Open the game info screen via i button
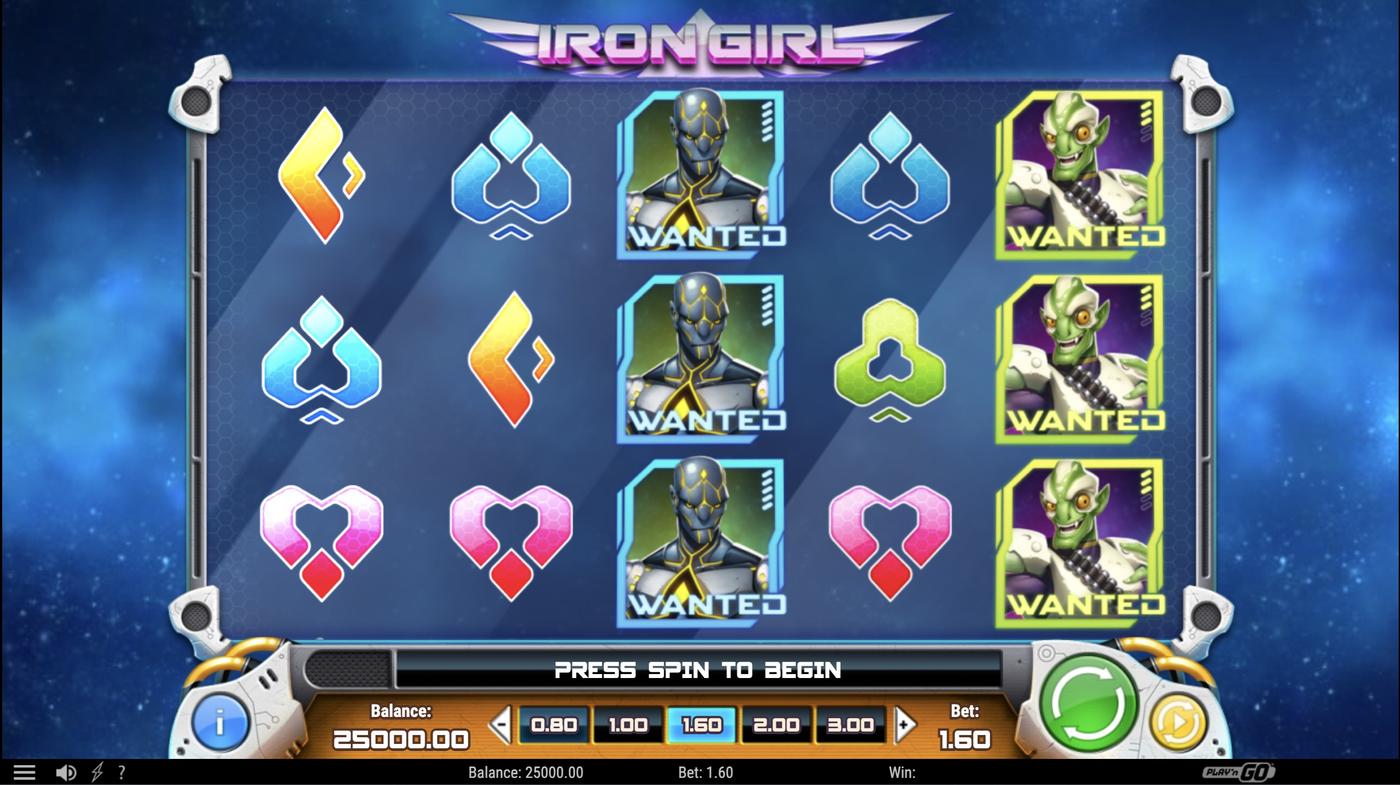1400x785 pixels. [x=219, y=723]
